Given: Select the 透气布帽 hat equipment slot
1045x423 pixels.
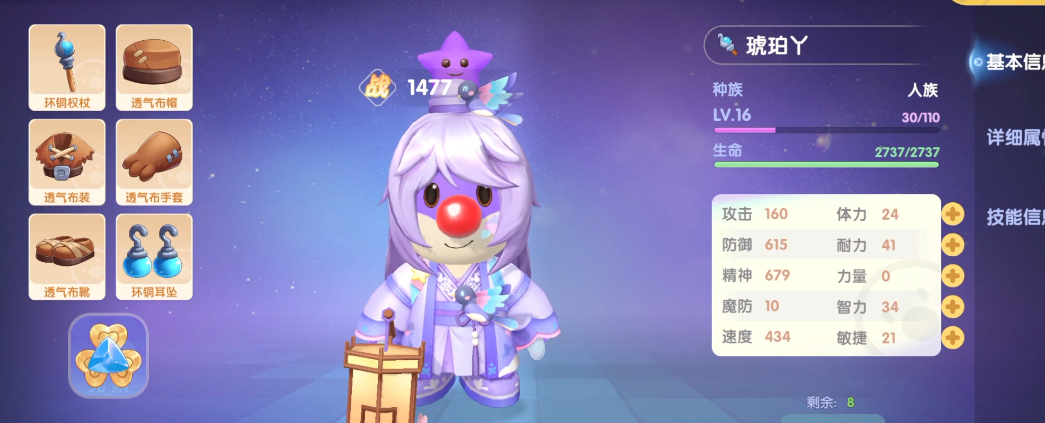Looking at the screenshot, I should point(154,67).
